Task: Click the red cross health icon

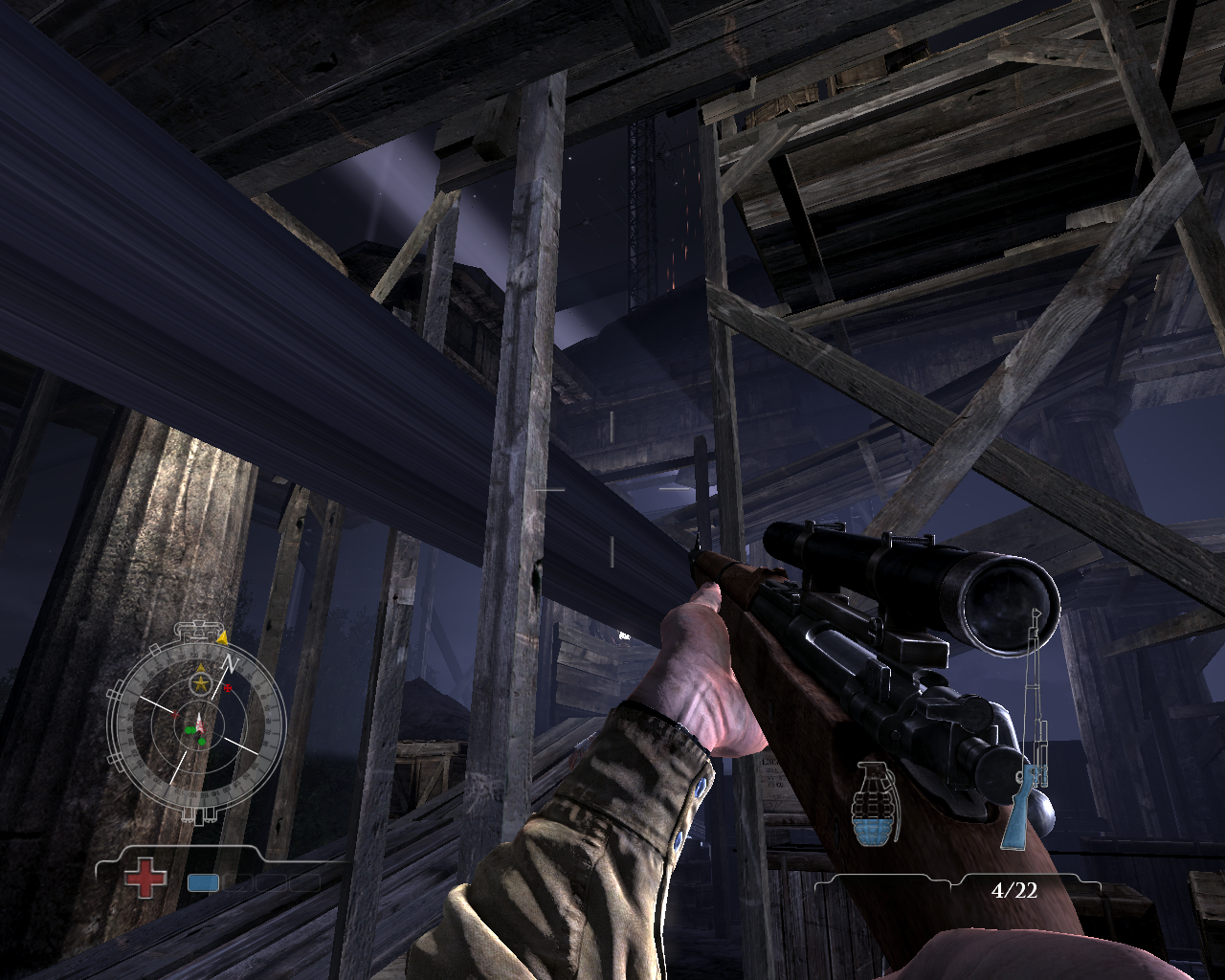Action: (x=145, y=878)
